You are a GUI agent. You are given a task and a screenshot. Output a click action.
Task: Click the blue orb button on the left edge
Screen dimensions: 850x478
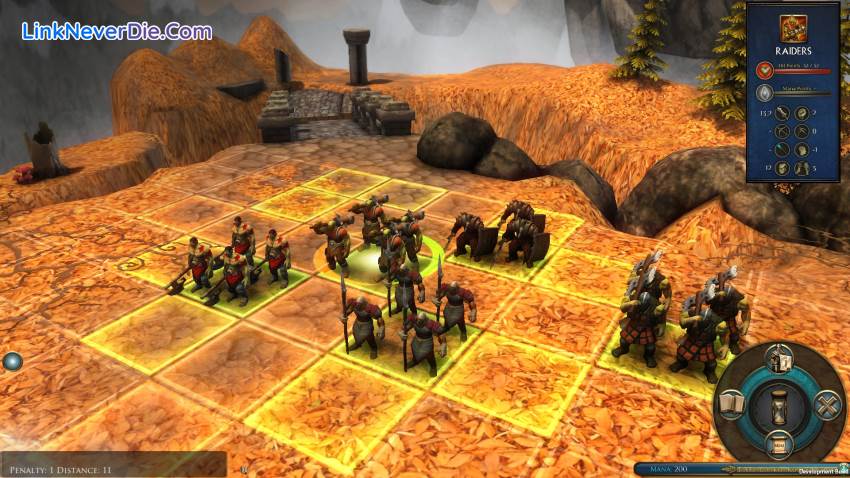click(x=11, y=362)
